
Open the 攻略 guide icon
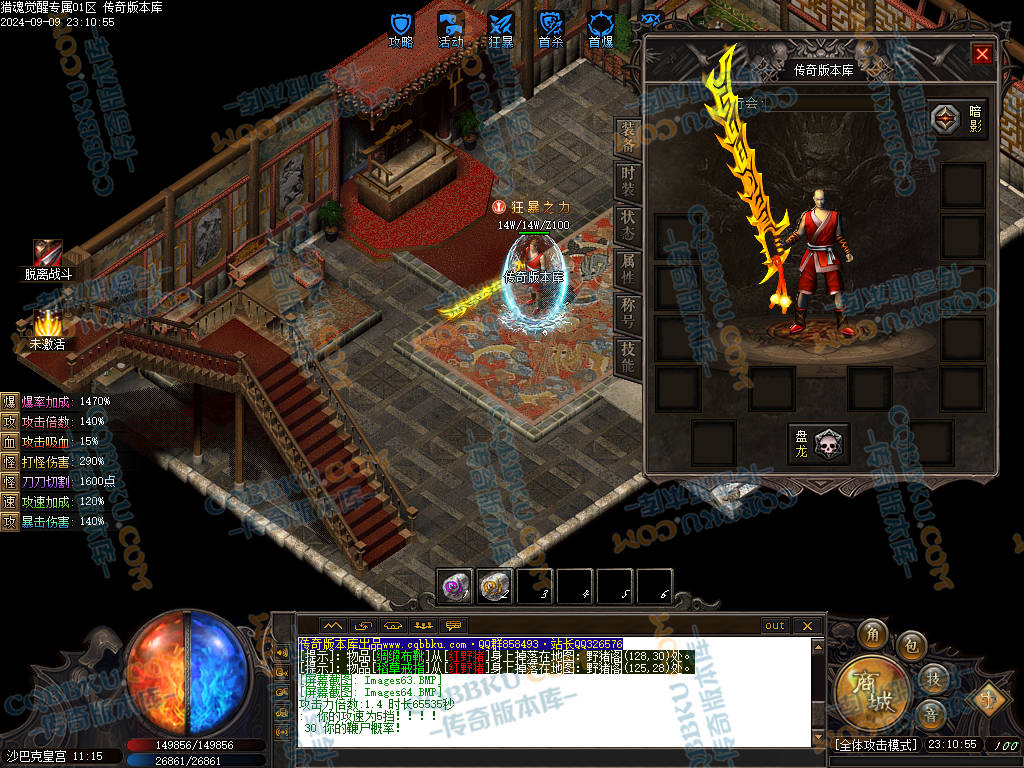pyautogui.click(x=401, y=25)
